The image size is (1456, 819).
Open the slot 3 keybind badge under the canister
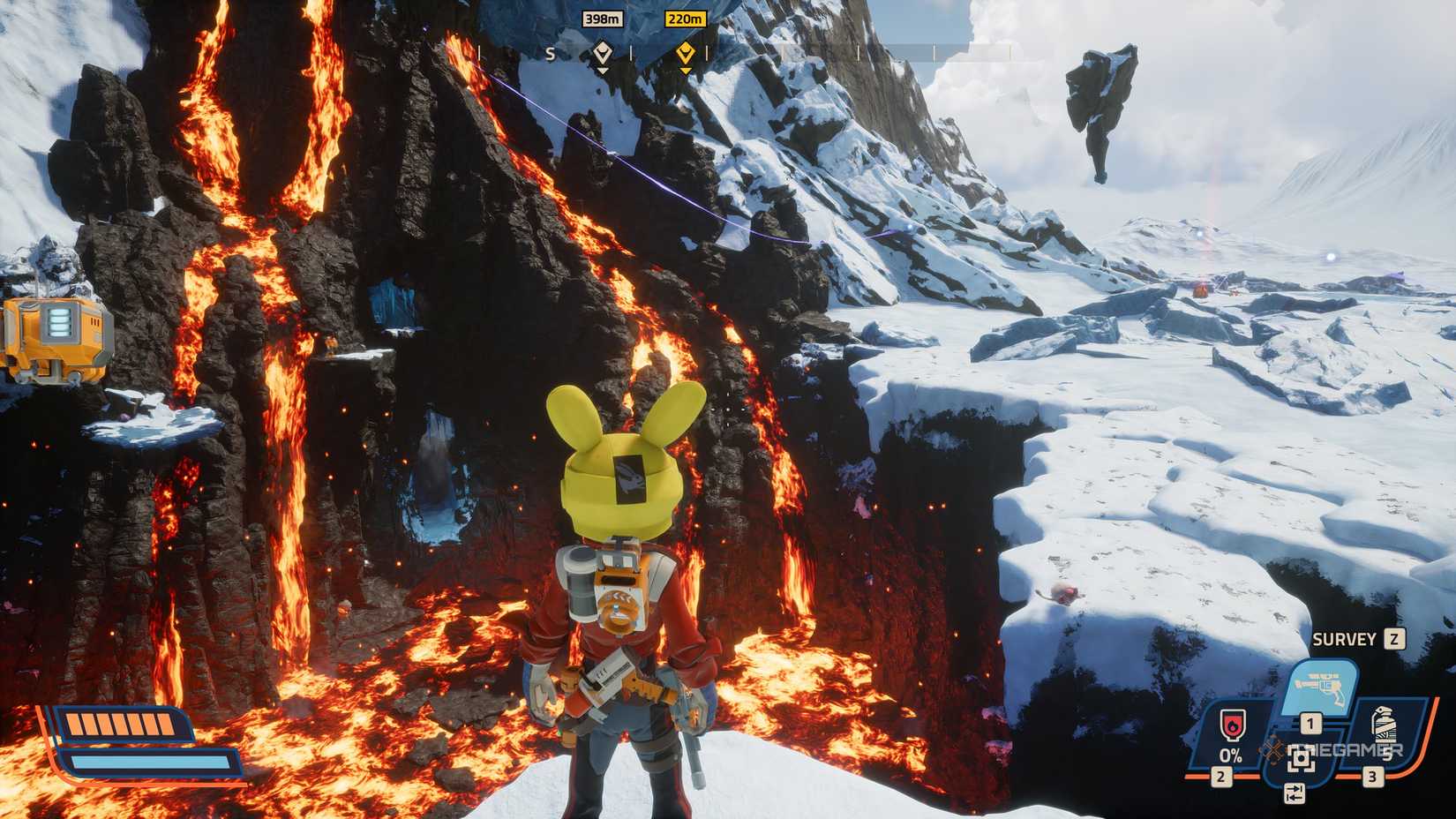[x=1372, y=776]
